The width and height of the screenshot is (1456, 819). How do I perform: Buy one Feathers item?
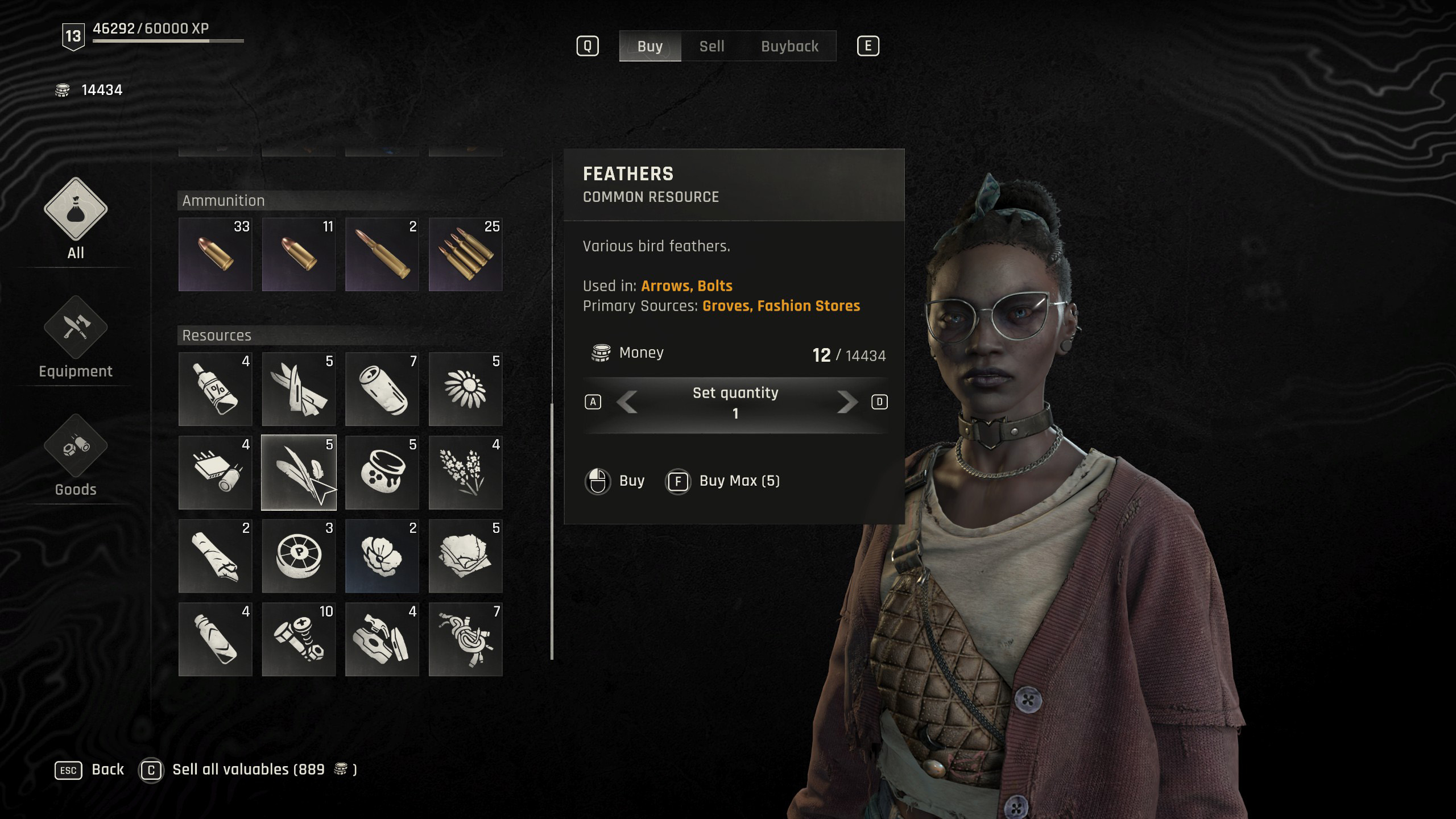[x=615, y=481]
